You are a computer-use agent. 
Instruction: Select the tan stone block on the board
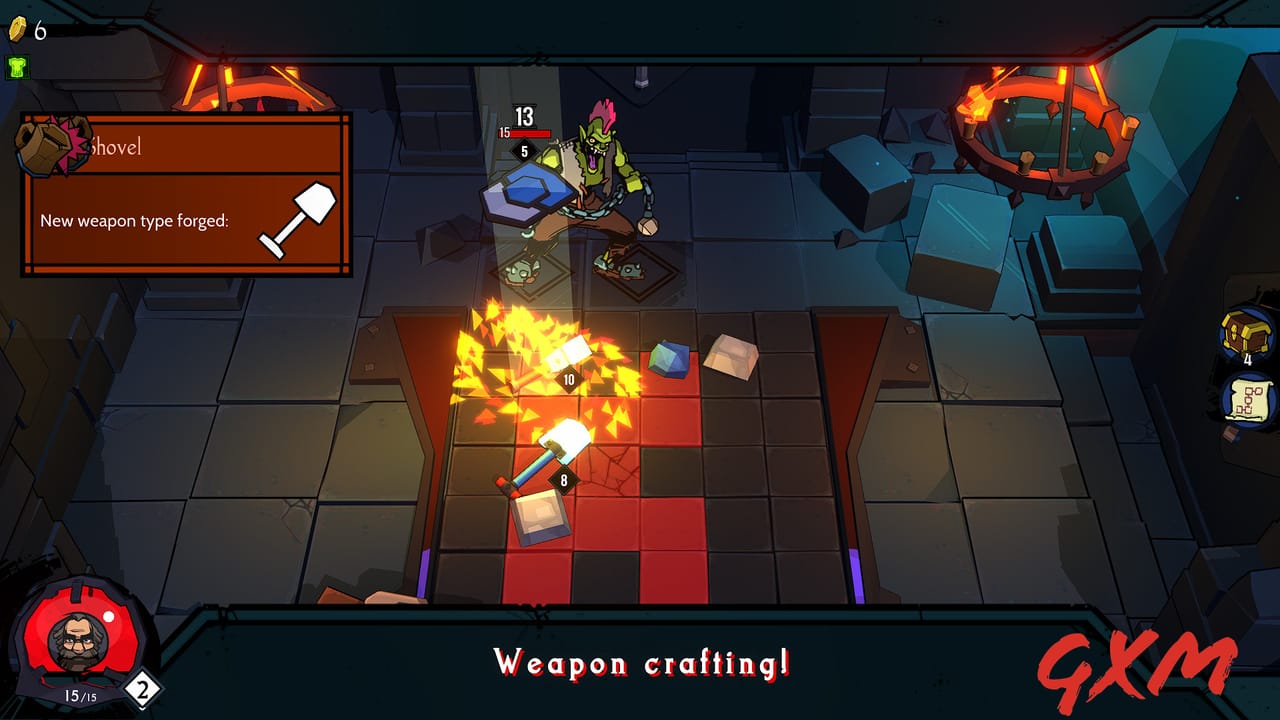point(730,357)
